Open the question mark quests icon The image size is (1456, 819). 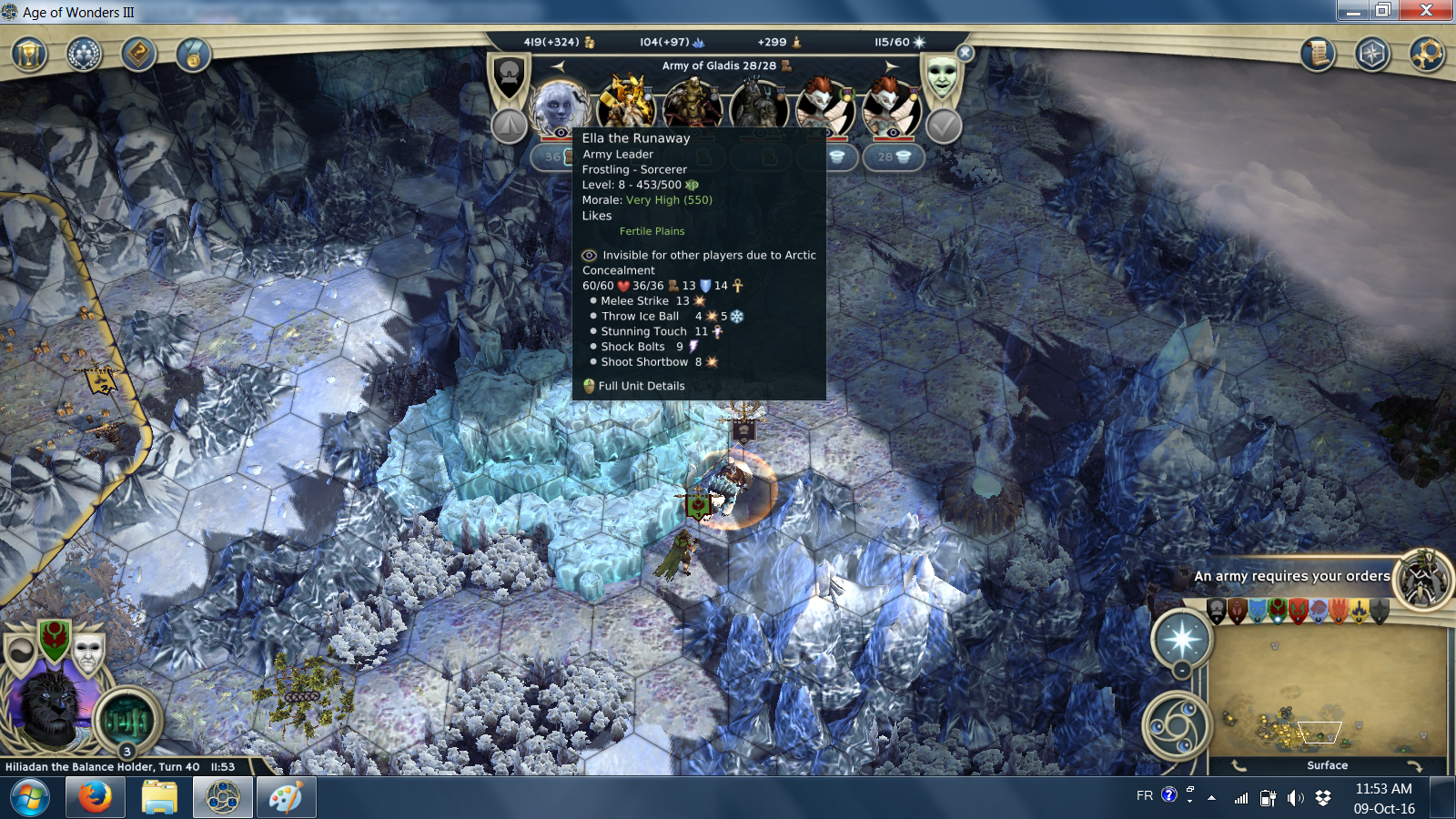[138, 55]
